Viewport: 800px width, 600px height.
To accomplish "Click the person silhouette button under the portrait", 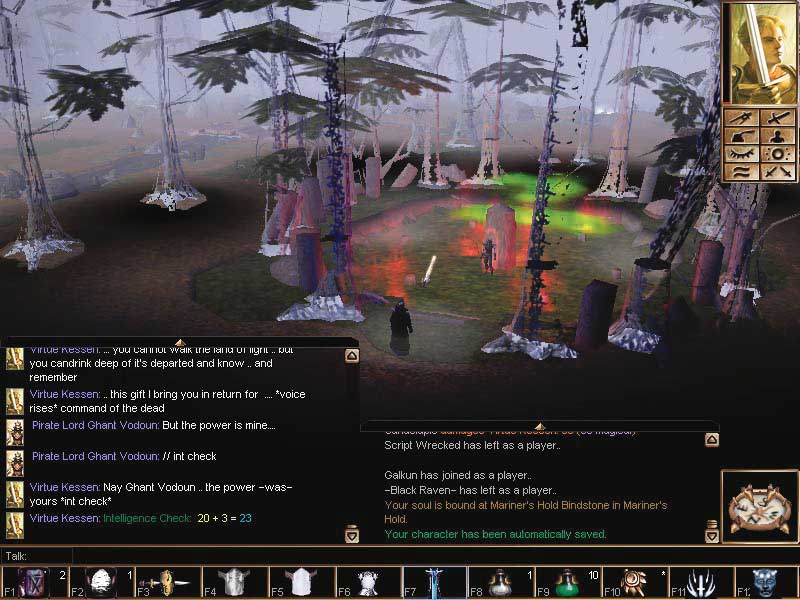I will [775, 136].
